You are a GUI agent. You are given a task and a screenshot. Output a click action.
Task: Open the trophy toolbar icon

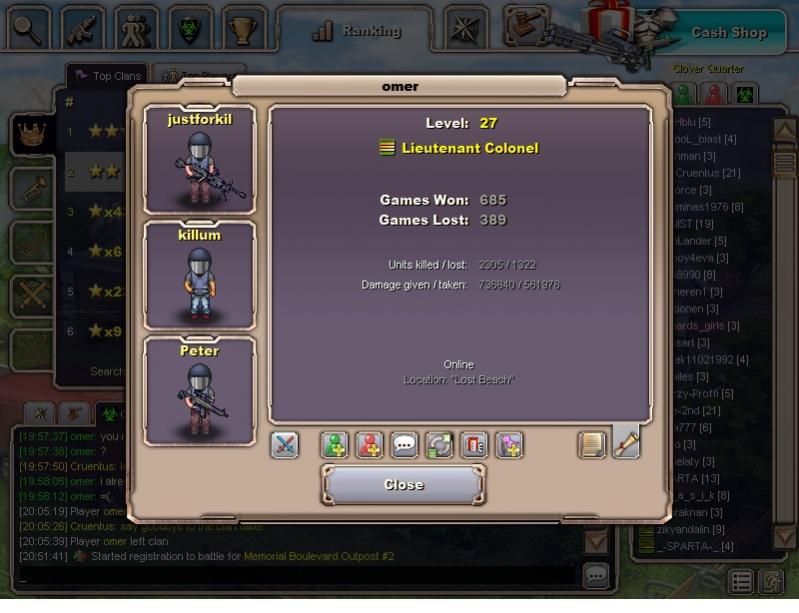pos(242,28)
